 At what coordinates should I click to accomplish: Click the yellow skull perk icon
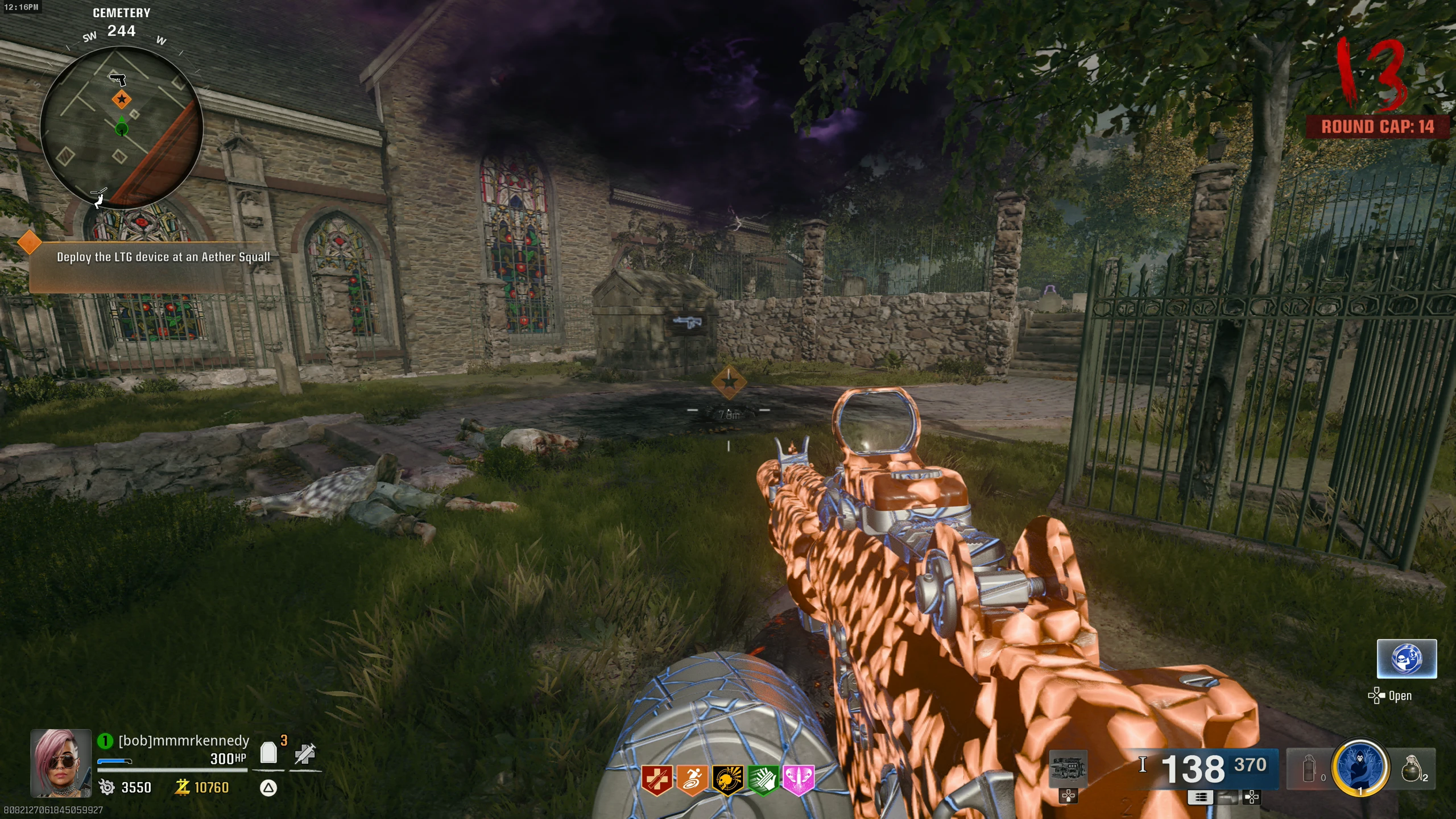coord(727,779)
